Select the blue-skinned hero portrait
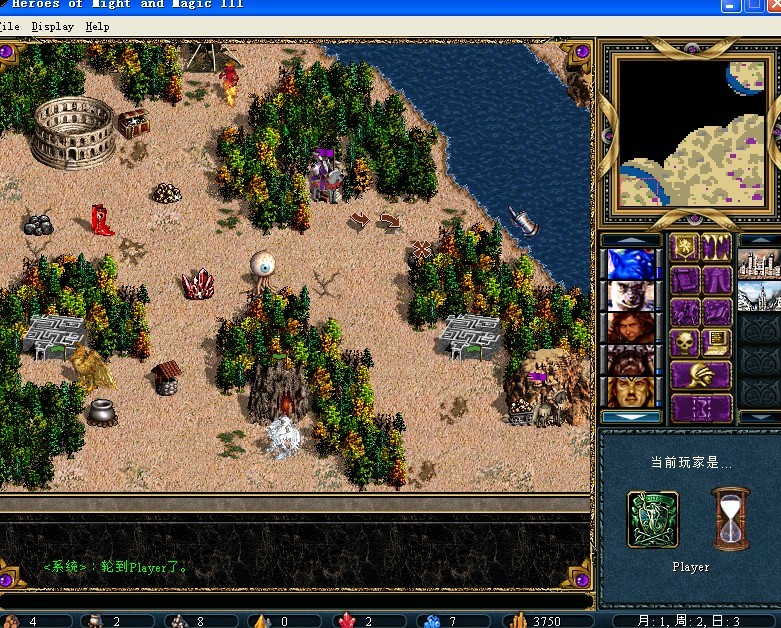781x628 pixels. [x=631, y=264]
